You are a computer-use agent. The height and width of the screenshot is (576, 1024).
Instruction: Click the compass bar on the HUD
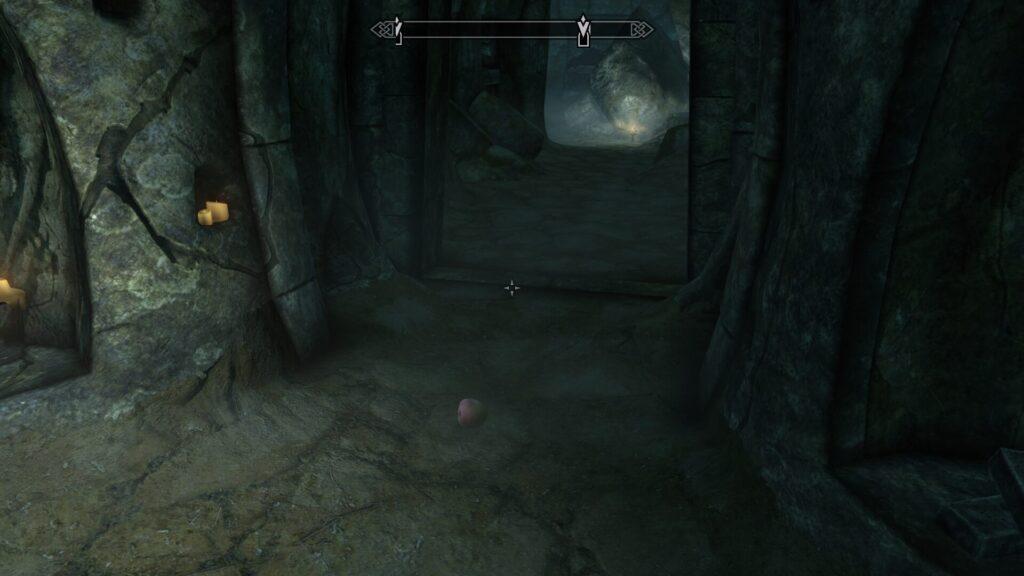point(511,30)
